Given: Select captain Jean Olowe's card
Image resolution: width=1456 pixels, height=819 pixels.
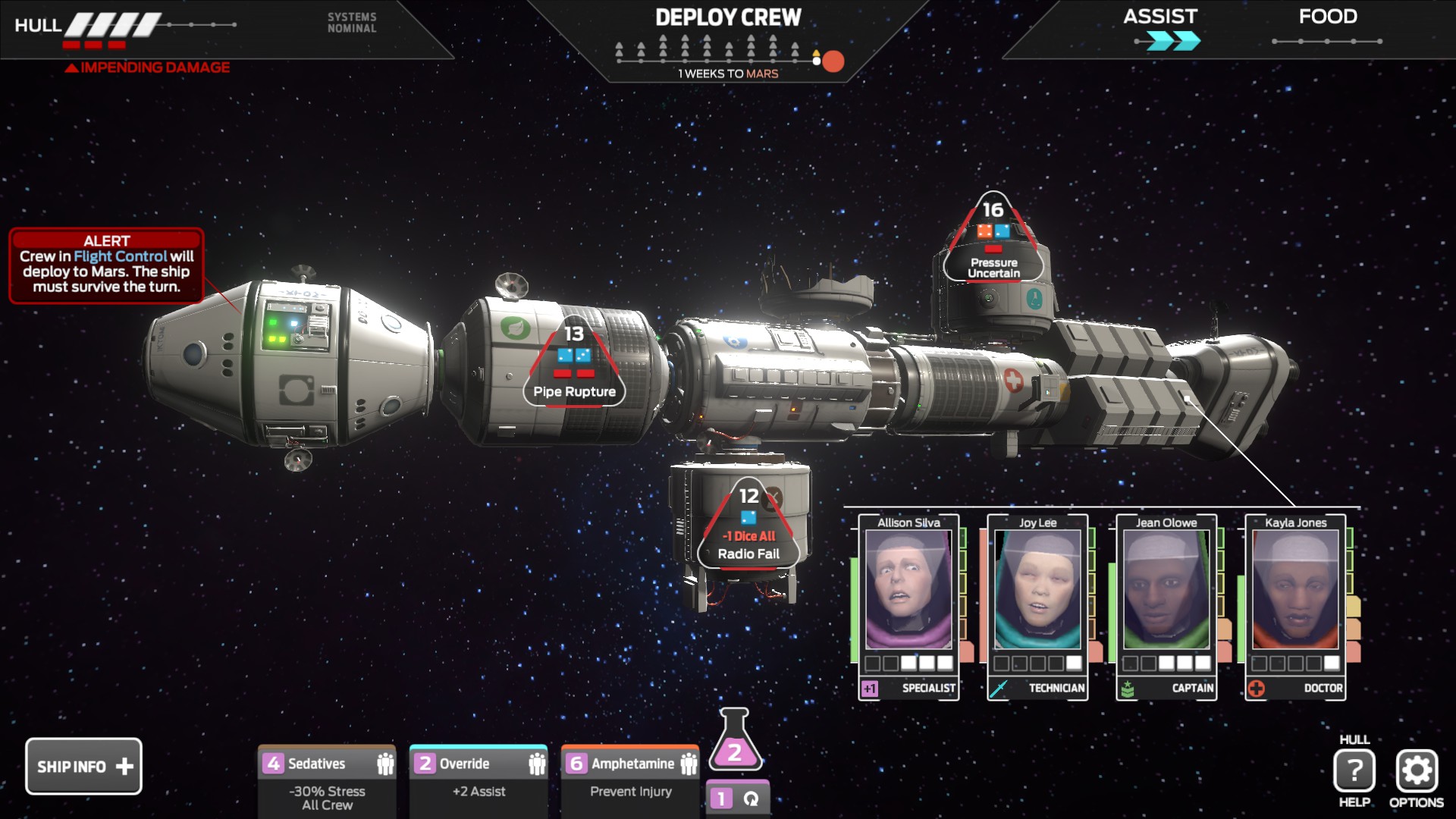Looking at the screenshot, I should coord(1166,607).
